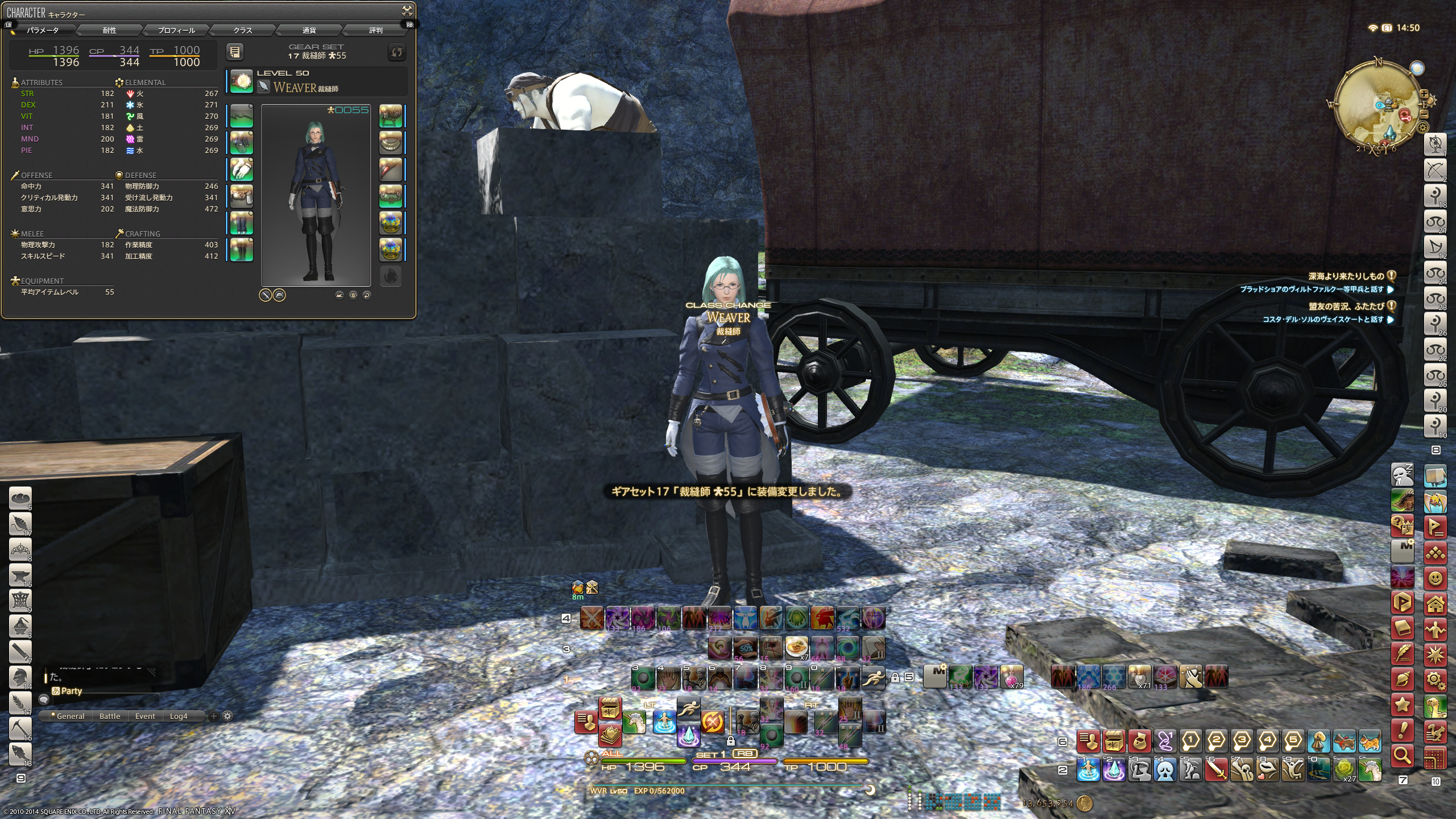Switch to the 耐性 tab
This screenshot has width=1456, height=819.
(109, 30)
